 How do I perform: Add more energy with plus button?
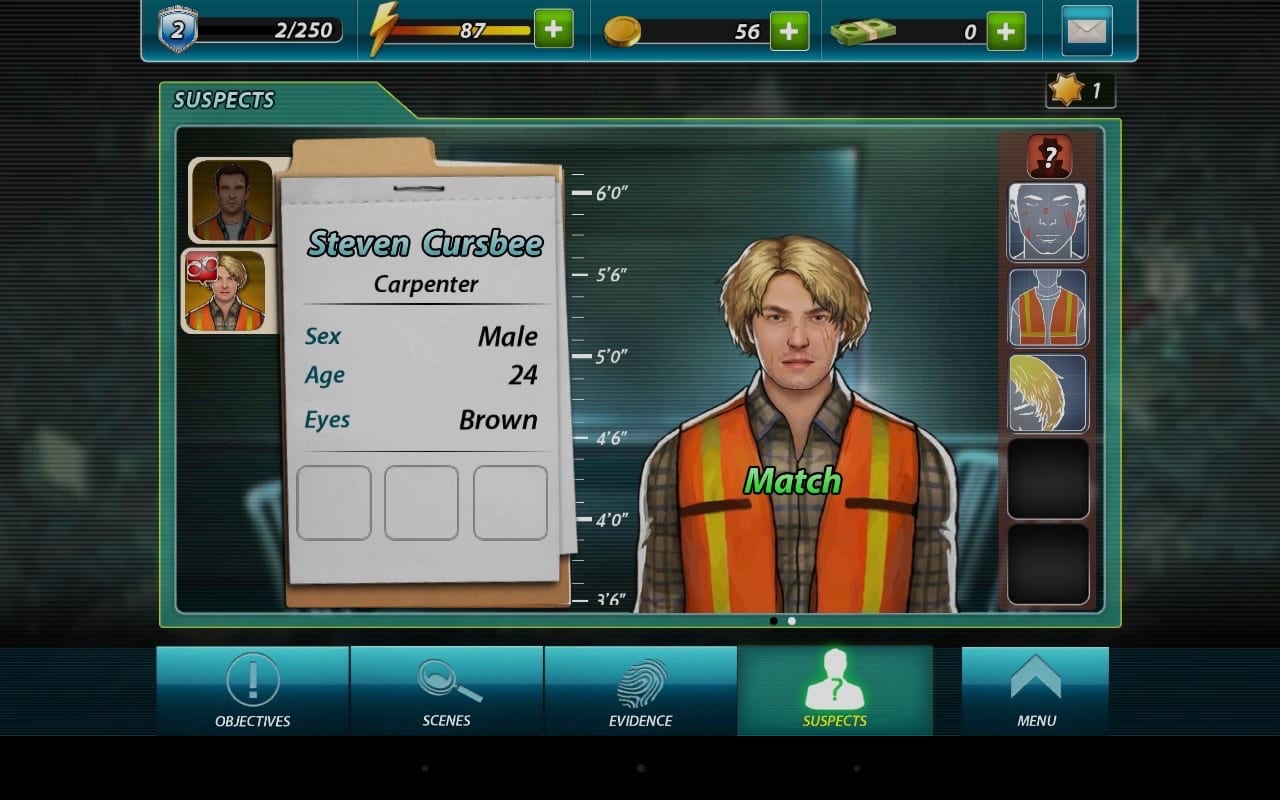pos(553,30)
